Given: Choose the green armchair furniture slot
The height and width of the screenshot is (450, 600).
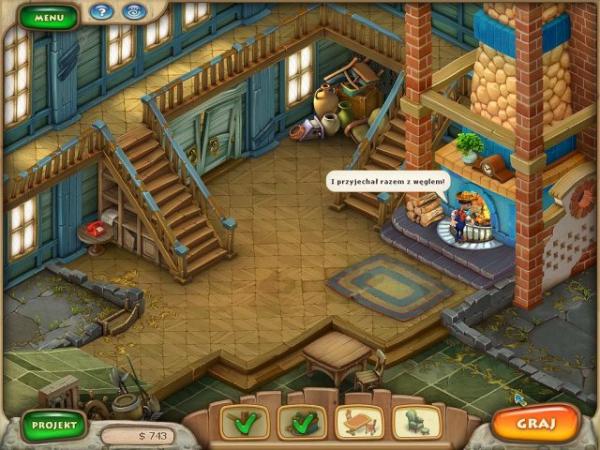Looking at the screenshot, I should point(417,422).
